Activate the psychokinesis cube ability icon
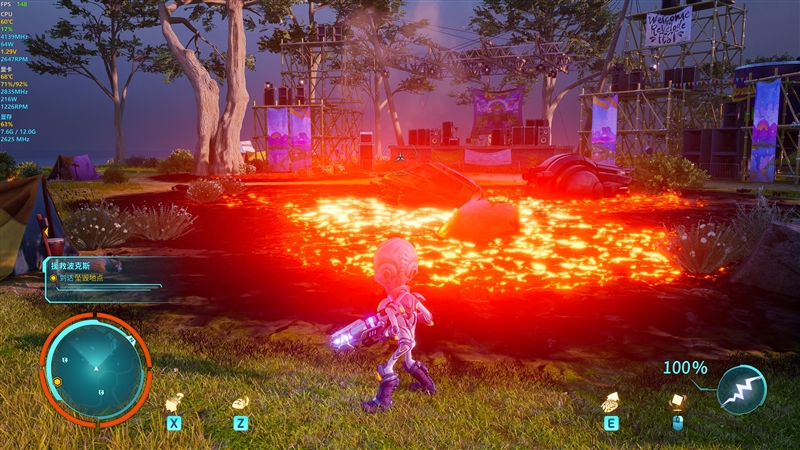This screenshot has height=450, width=800. tap(677, 402)
